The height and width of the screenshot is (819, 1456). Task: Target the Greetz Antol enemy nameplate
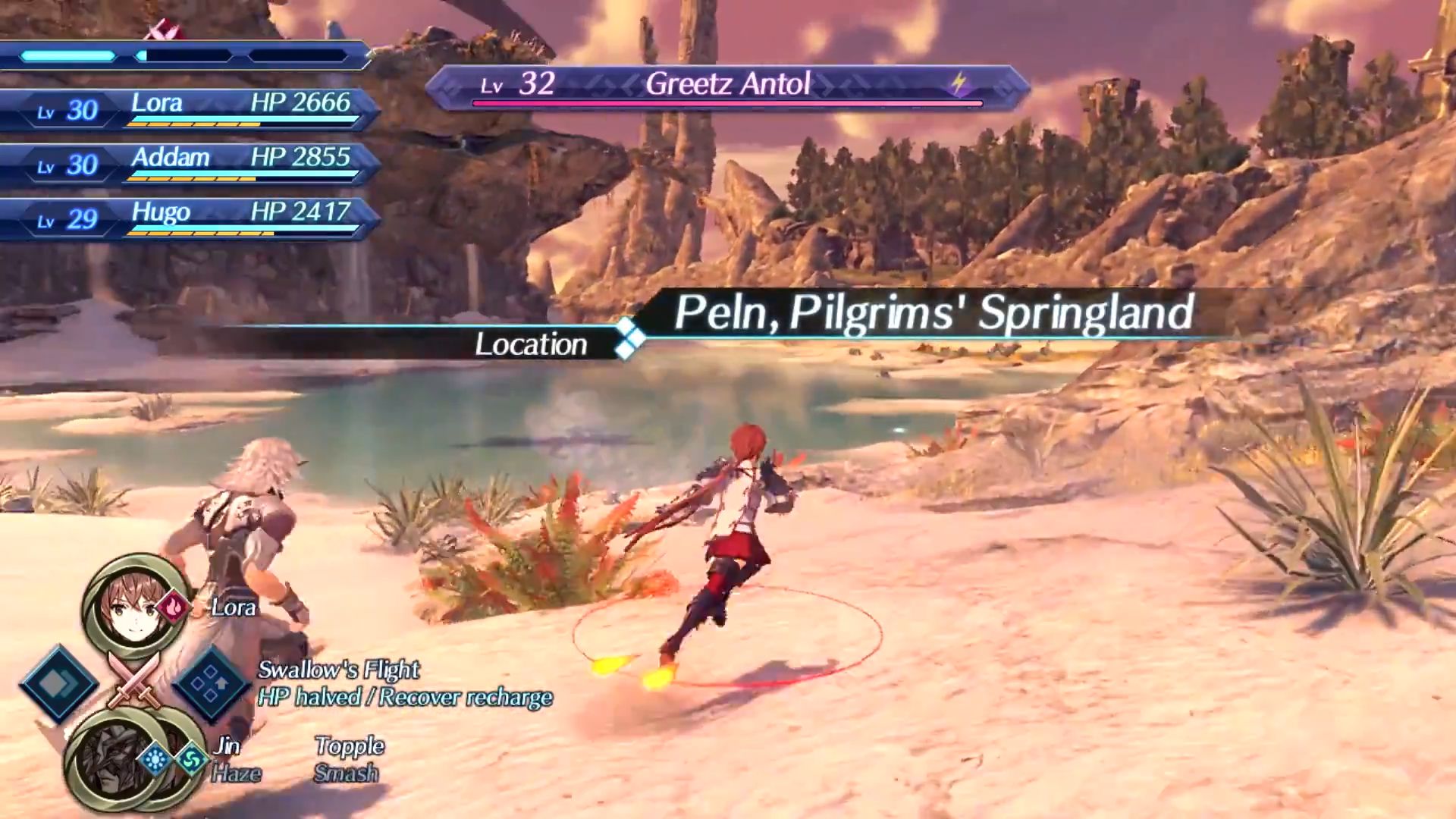(x=726, y=86)
